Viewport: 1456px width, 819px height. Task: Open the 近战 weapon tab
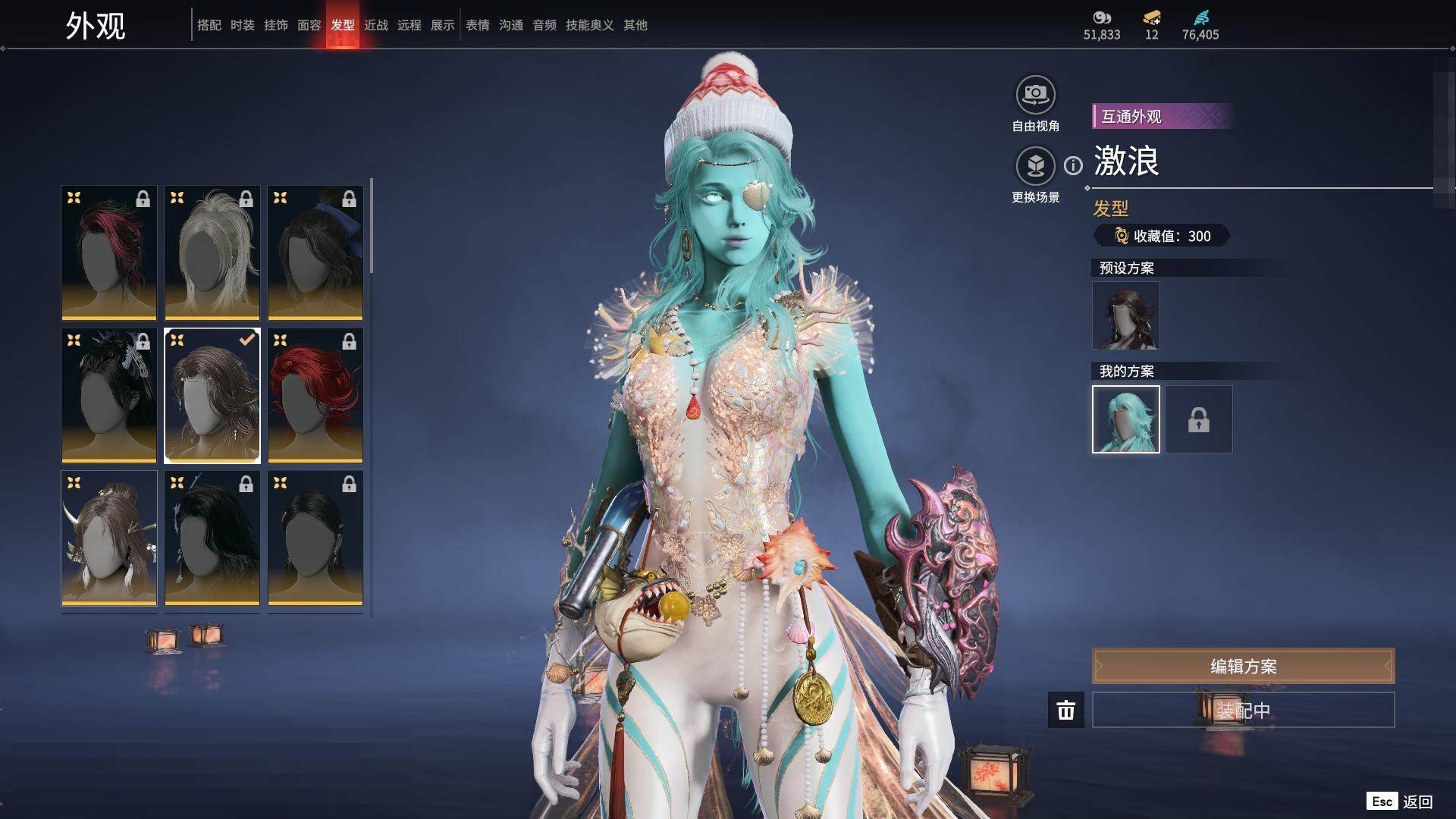[x=375, y=25]
